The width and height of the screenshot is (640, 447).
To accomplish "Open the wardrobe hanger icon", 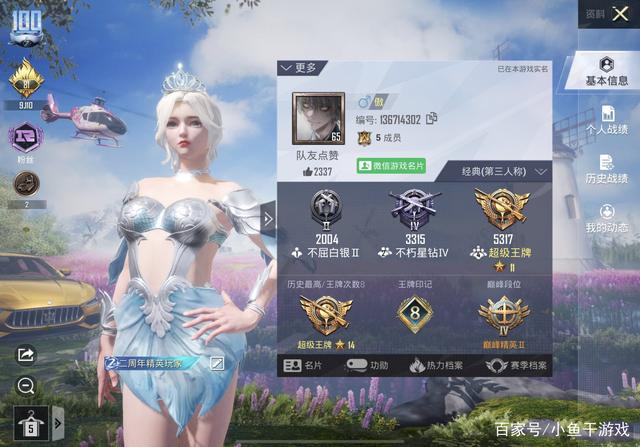I will [x=31, y=423].
